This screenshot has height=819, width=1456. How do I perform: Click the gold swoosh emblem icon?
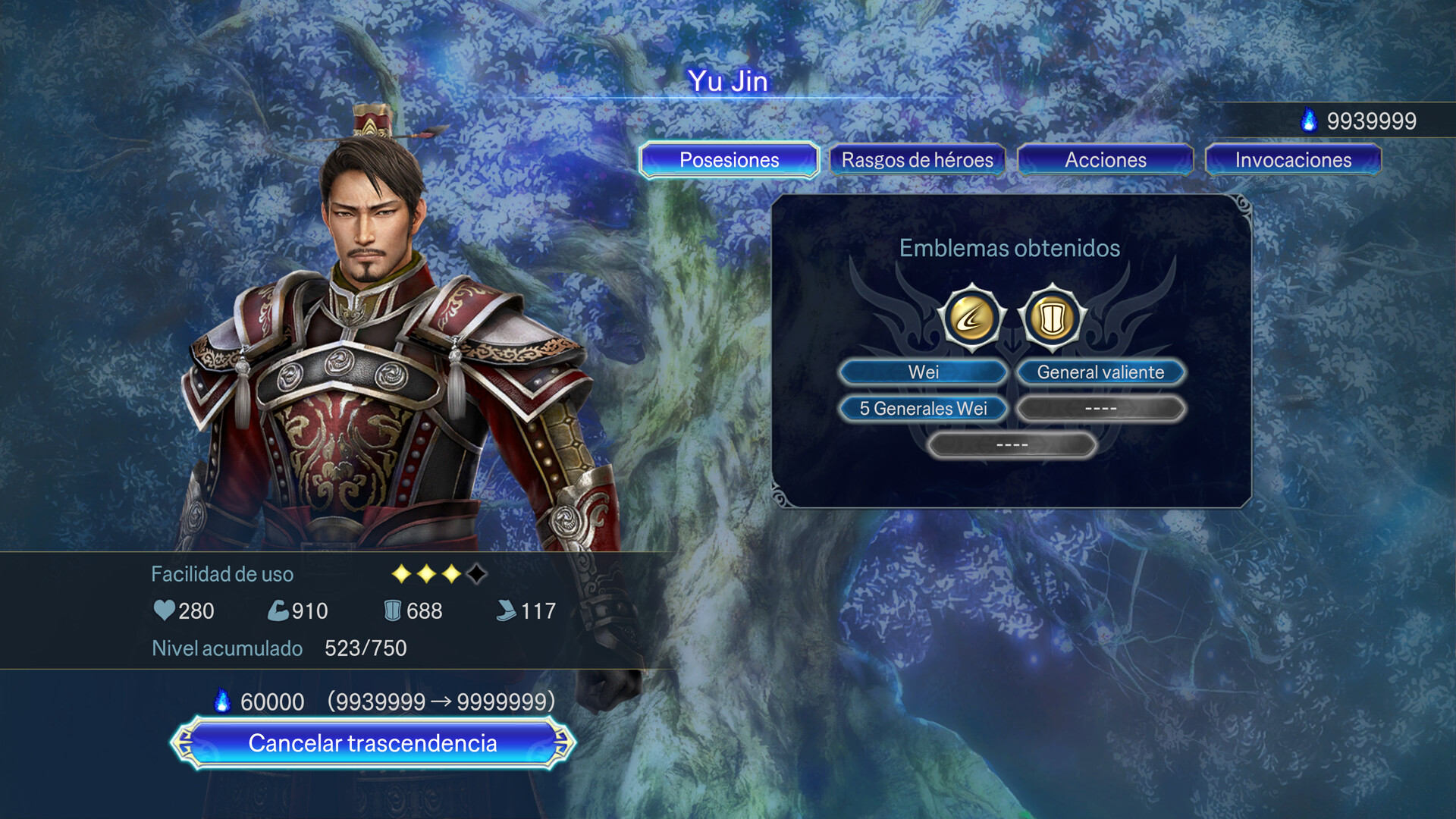(971, 318)
